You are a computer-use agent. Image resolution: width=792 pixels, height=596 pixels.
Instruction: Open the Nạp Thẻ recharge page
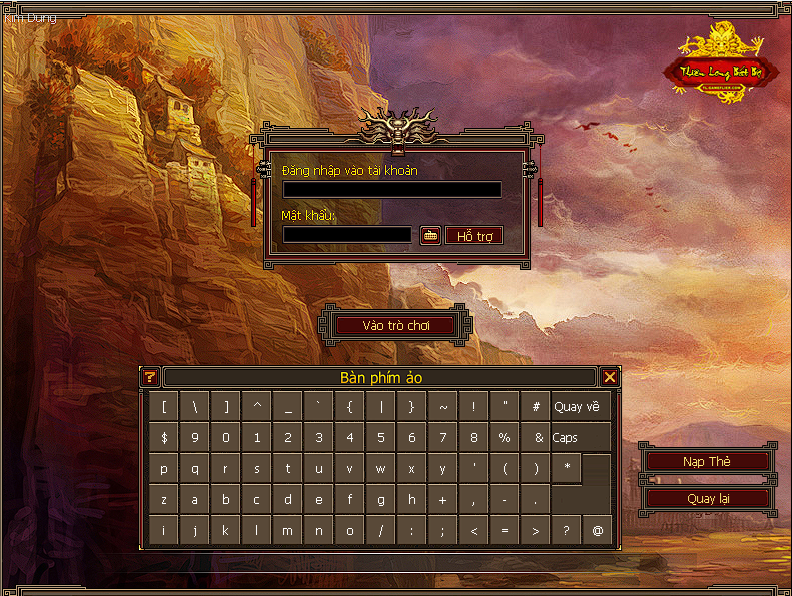[707, 461]
